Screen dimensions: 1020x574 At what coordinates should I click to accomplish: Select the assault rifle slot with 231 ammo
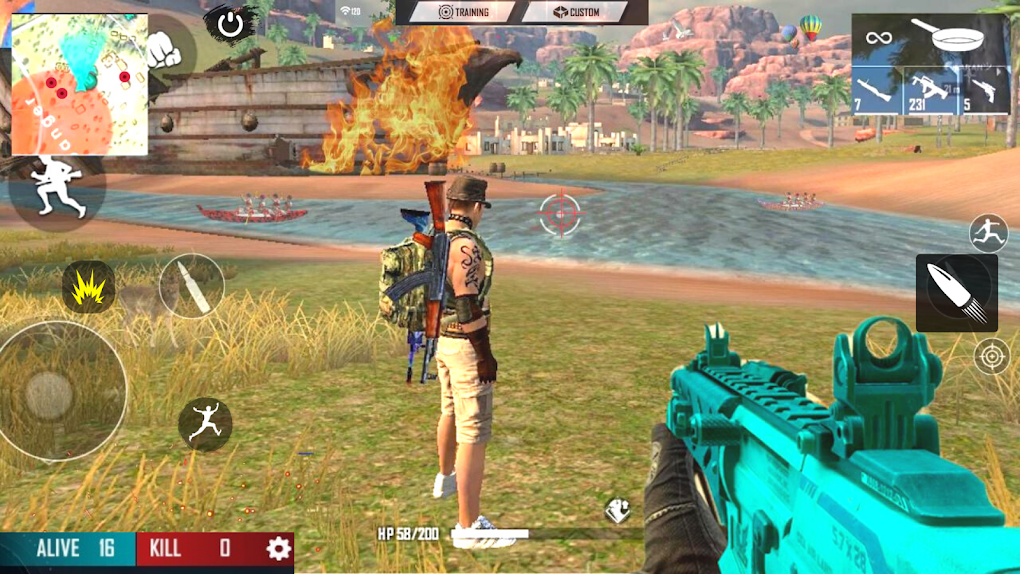pyautogui.click(x=930, y=90)
